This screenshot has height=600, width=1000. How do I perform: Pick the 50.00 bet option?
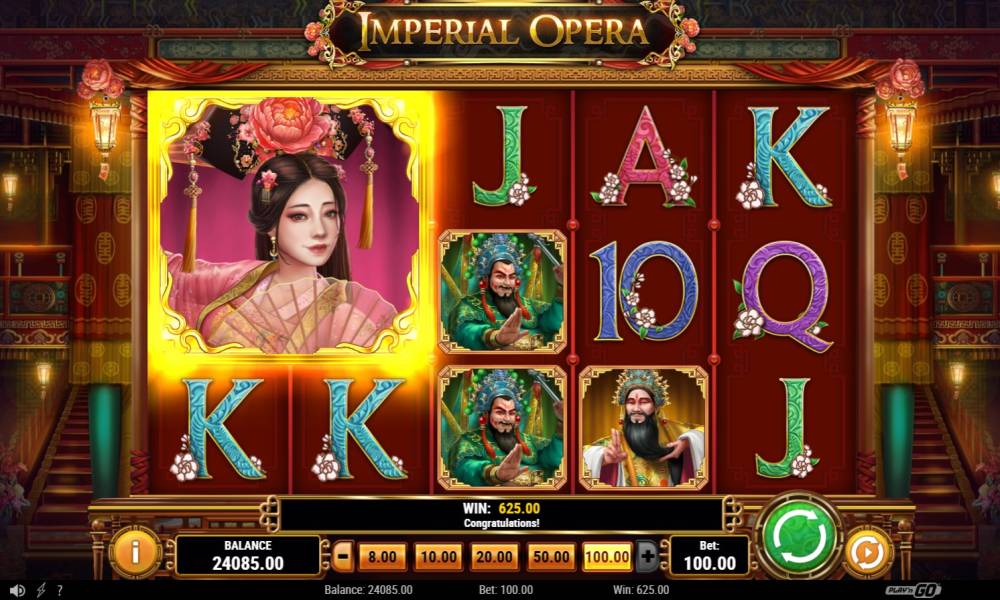pyautogui.click(x=551, y=556)
